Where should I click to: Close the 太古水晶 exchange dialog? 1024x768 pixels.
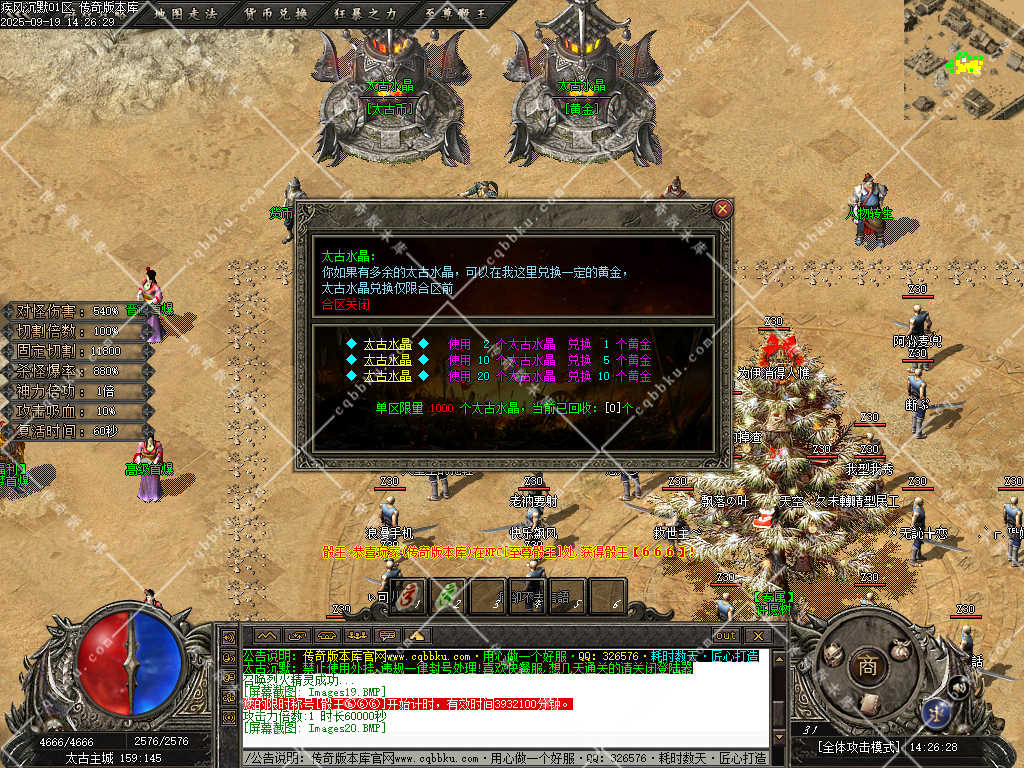click(x=723, y=209)
